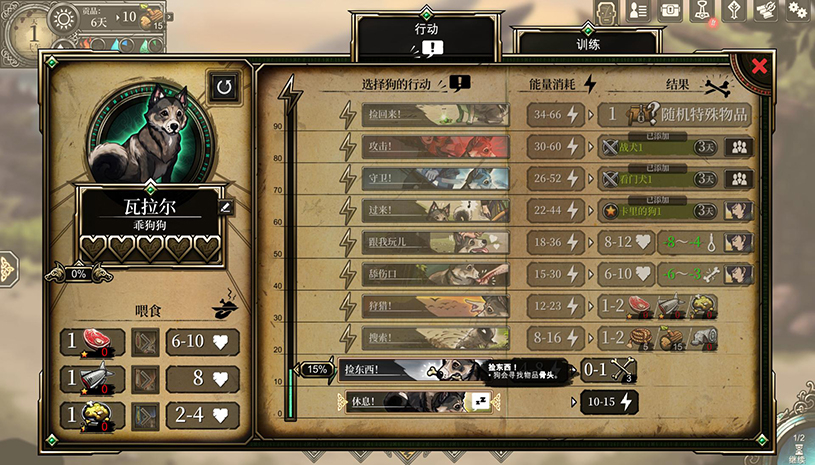Feed the dog raw meat
The width and height of the screenshot is (815, 465).
92,343
